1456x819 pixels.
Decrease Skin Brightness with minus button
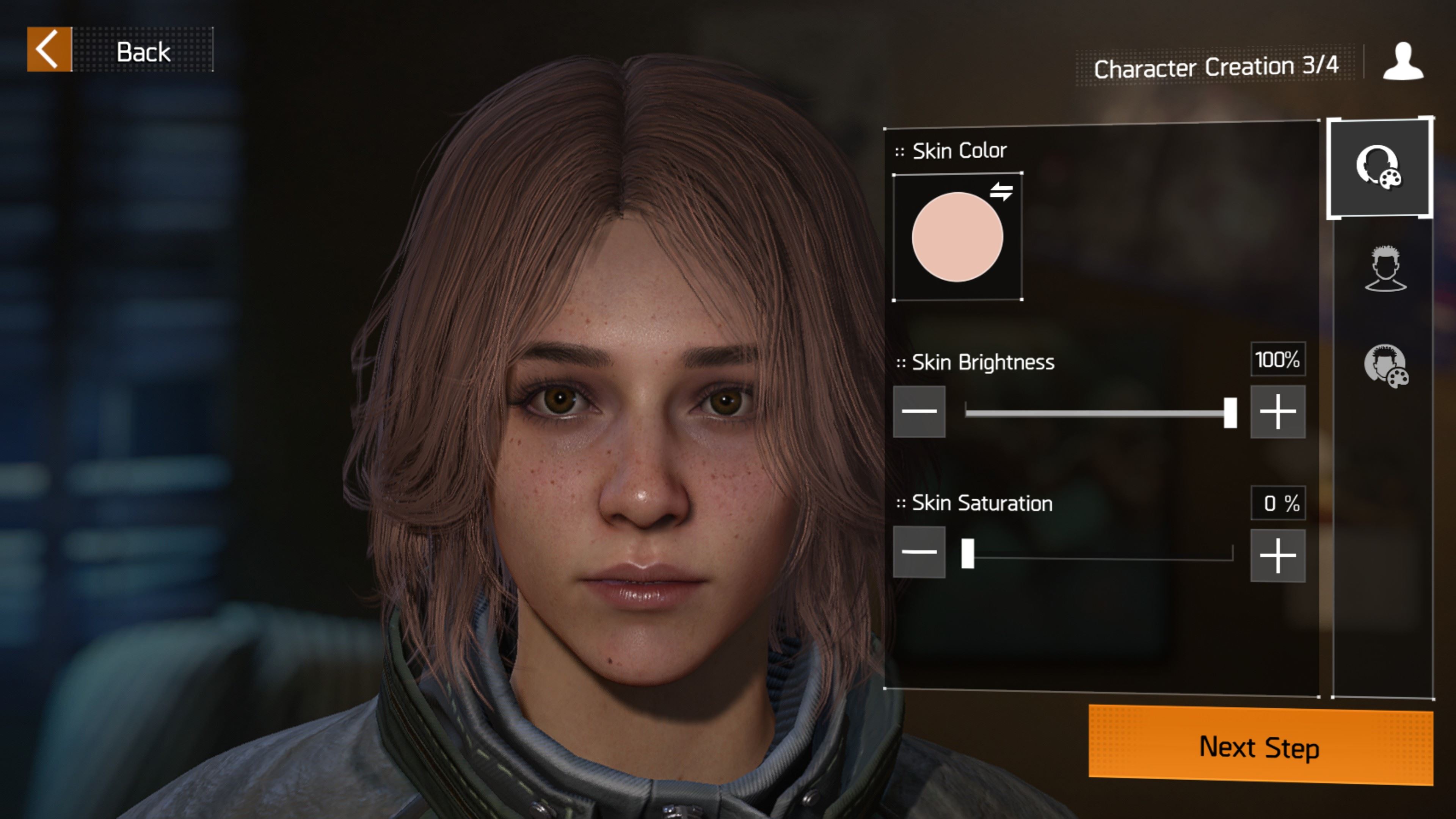click(919, 411)
